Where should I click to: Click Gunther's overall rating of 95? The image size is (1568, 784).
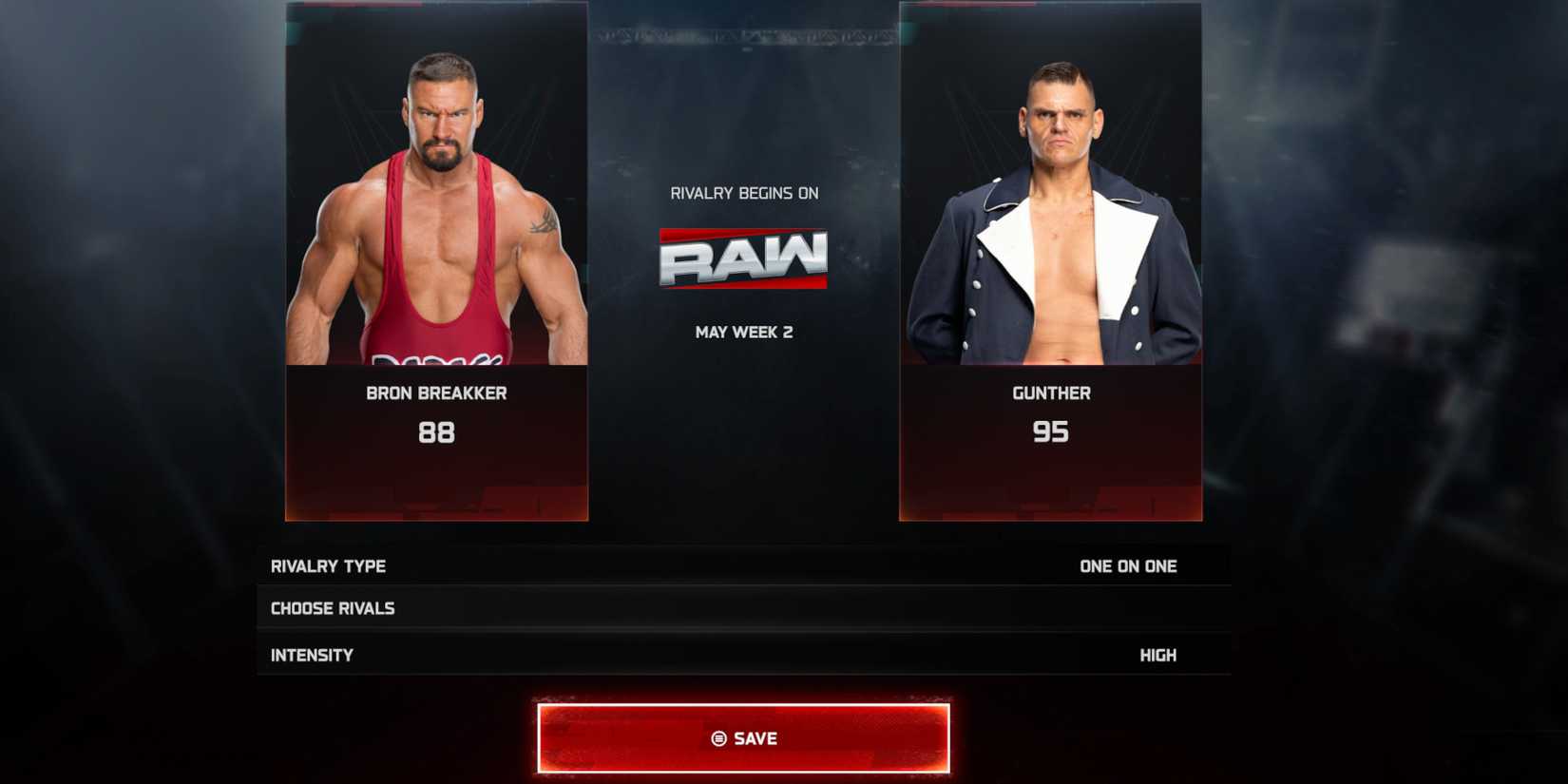point(1051,431)
